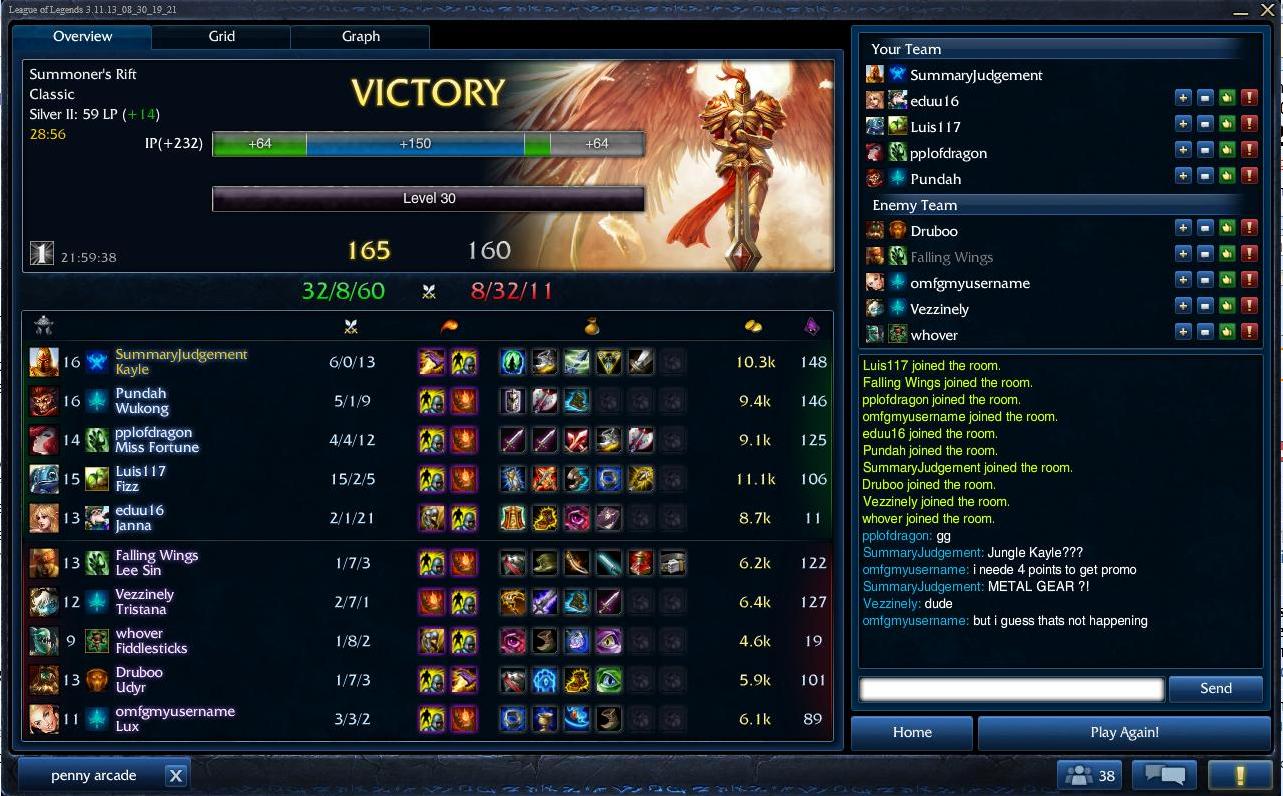Viewport: 1283px width, 796px height.
Task: Close the League of Legends client window
Action: coord(1266,10)
